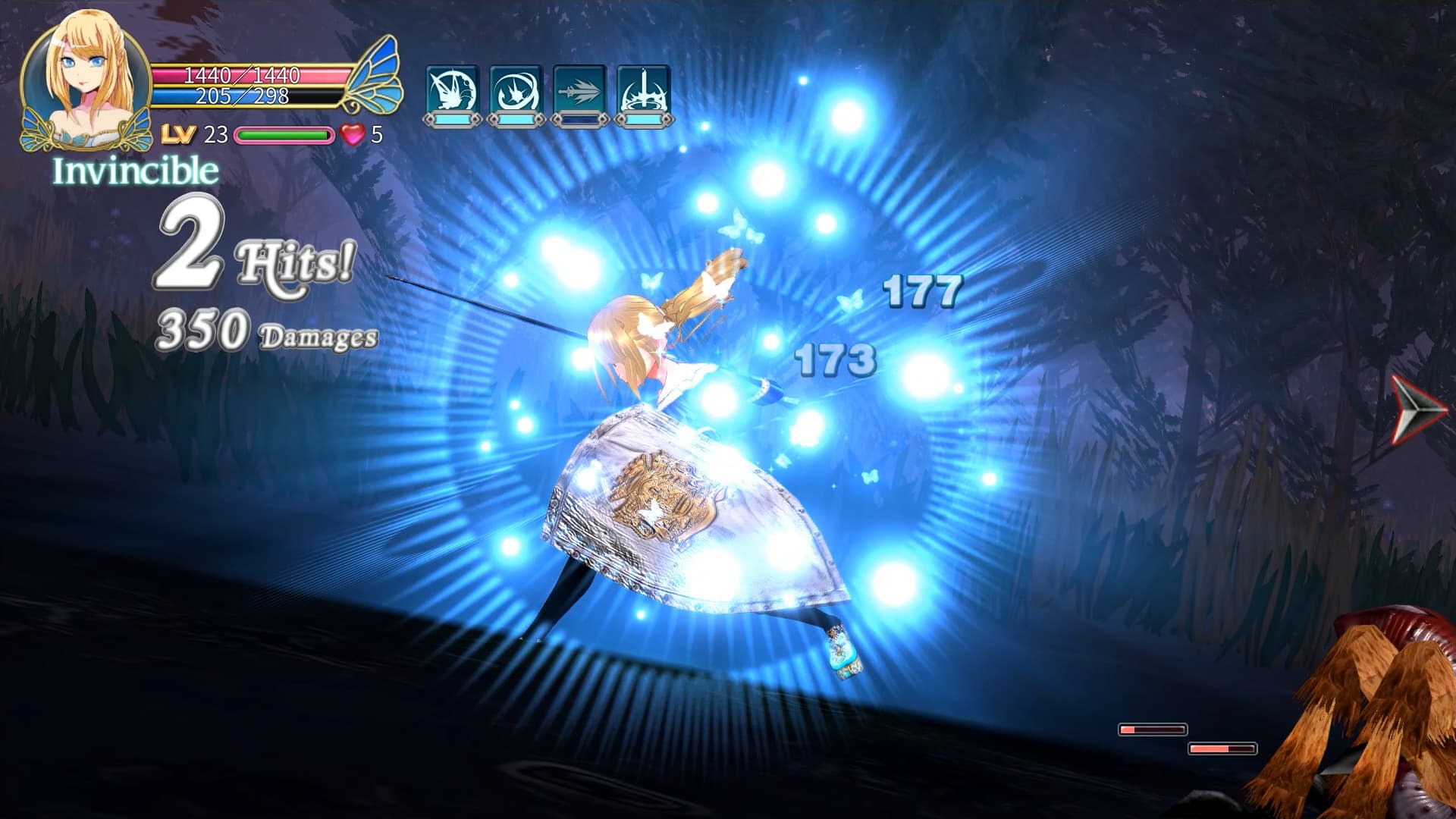Click the HP bar showing 1440/1440
This screenshot has width=1456, height=819.
pos(243,76)
